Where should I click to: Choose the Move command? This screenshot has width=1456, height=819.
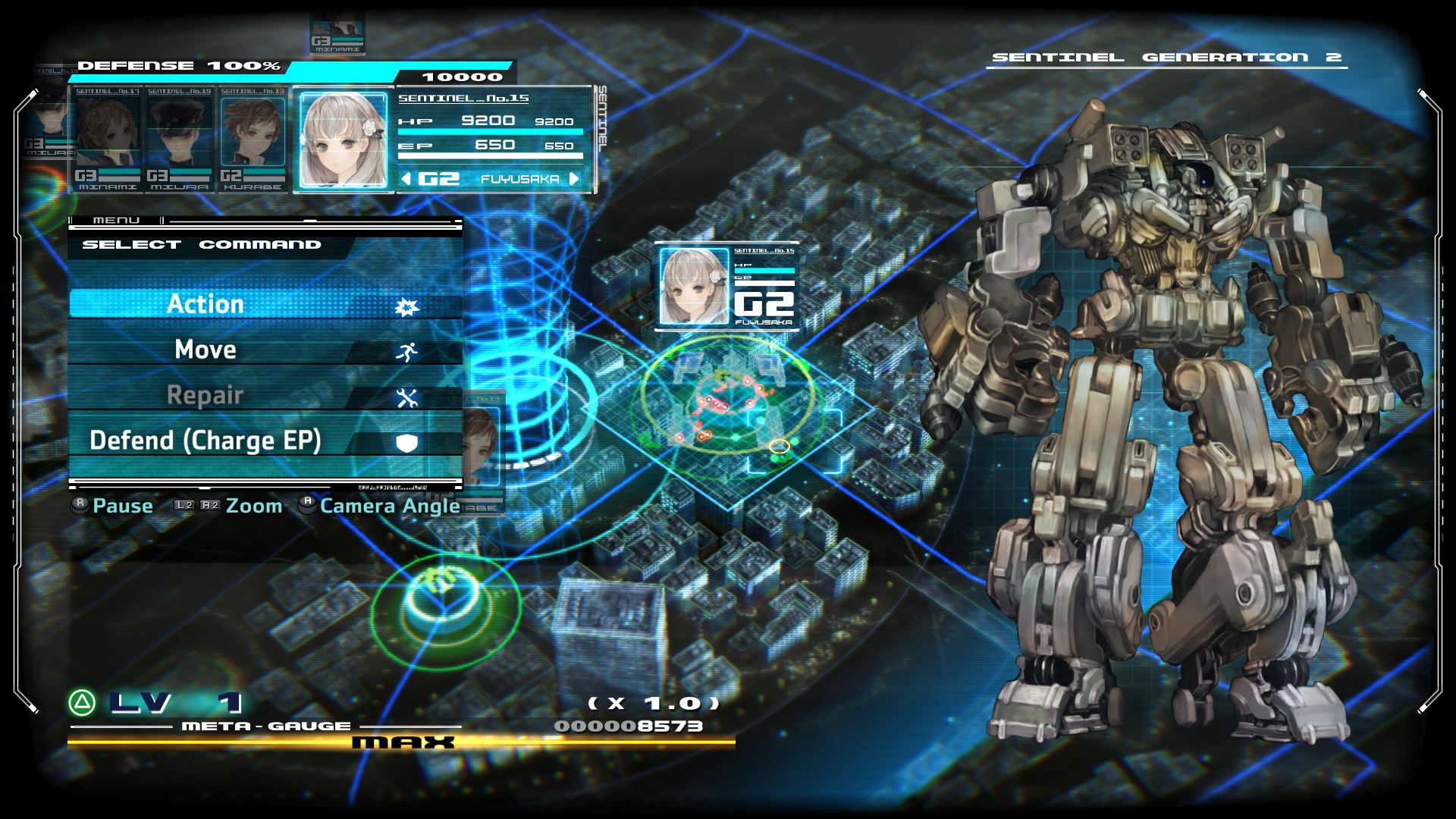265,350
